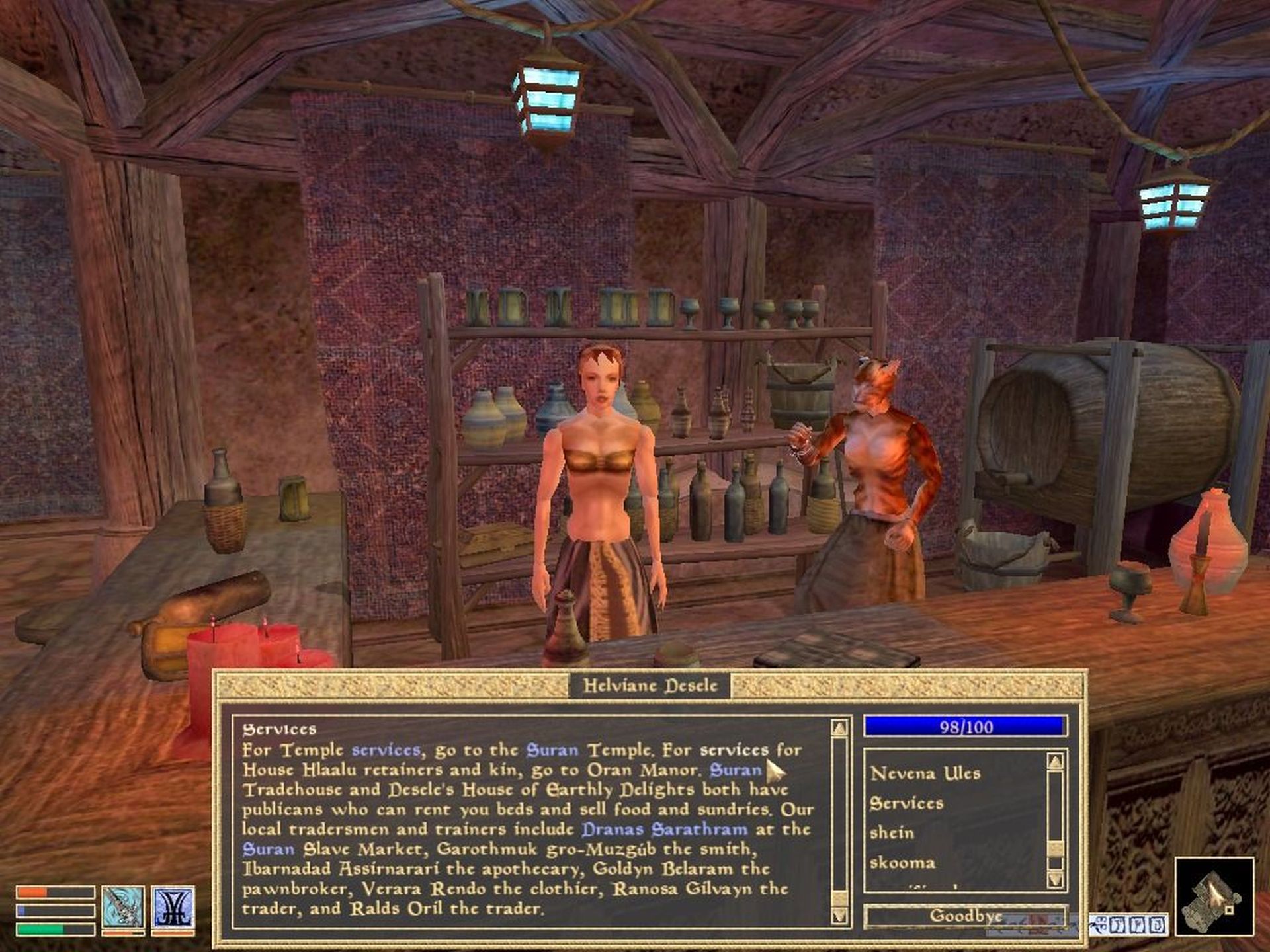This screenshot has width=1270, height=952.
Task: Say Goodbye to end the conversation
Action: point(965,916)
